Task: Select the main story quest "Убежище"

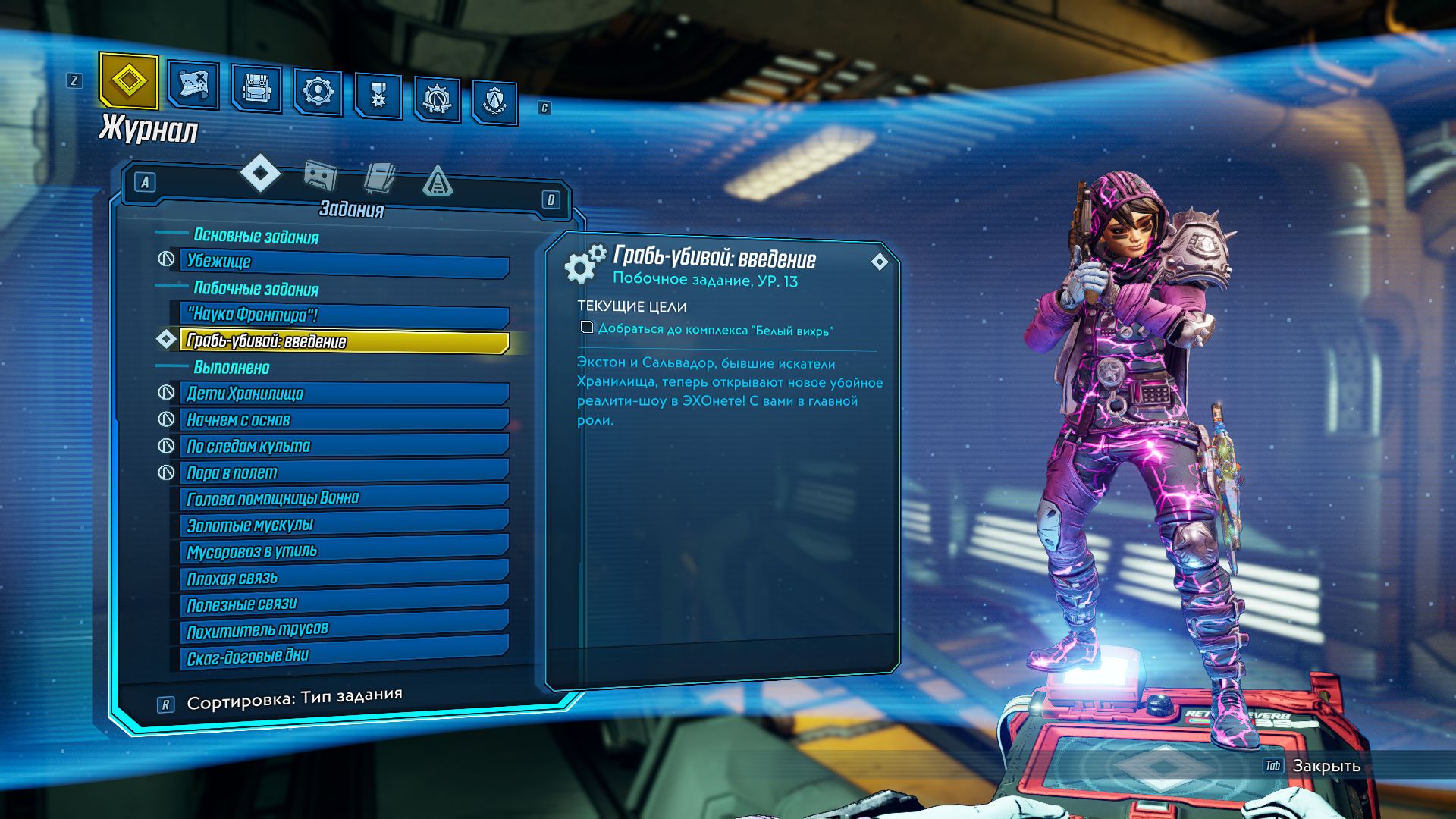Action: point(343,262)
